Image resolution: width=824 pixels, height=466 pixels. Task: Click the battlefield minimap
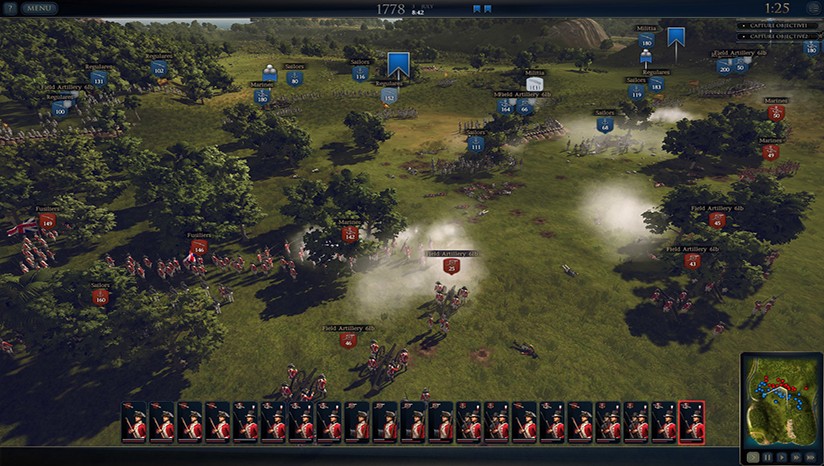781,400
